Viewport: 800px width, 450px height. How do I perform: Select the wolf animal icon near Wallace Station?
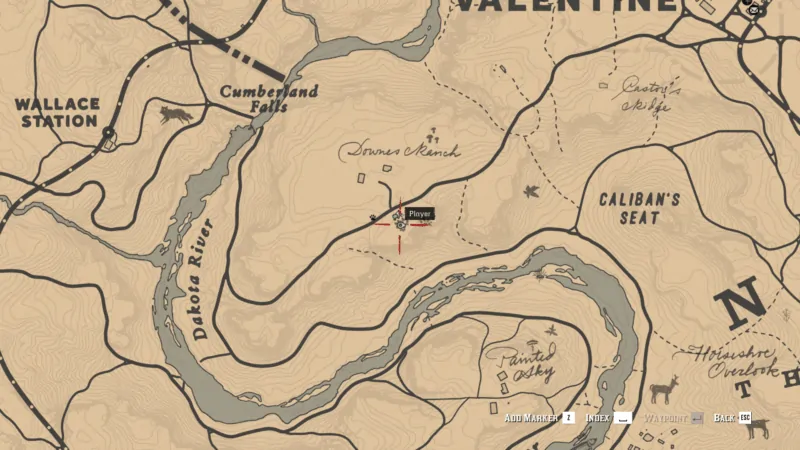tap(177, 116)
